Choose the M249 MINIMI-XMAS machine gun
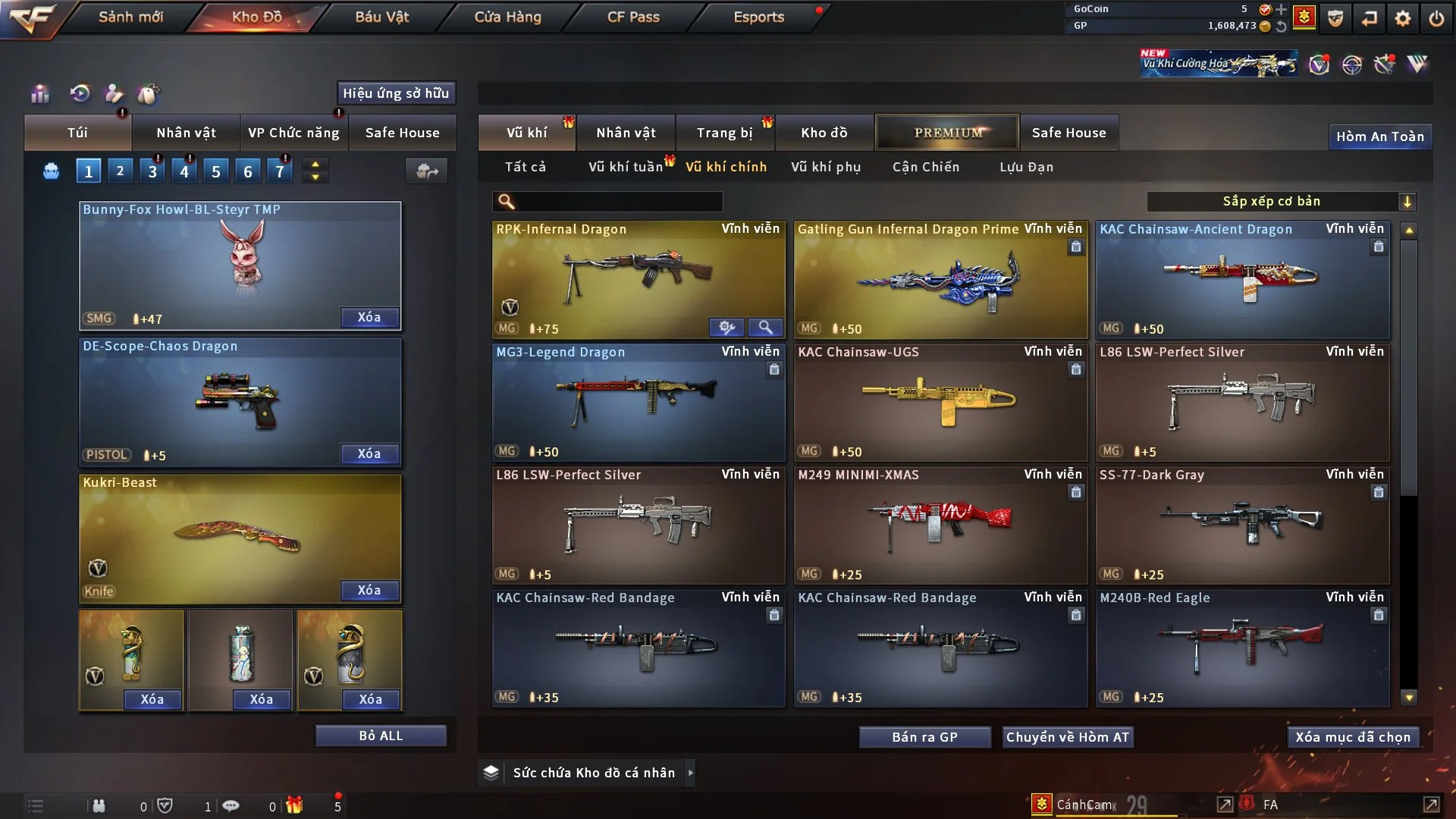Viewport: 1456px width, 819px height. pos(940,525)
